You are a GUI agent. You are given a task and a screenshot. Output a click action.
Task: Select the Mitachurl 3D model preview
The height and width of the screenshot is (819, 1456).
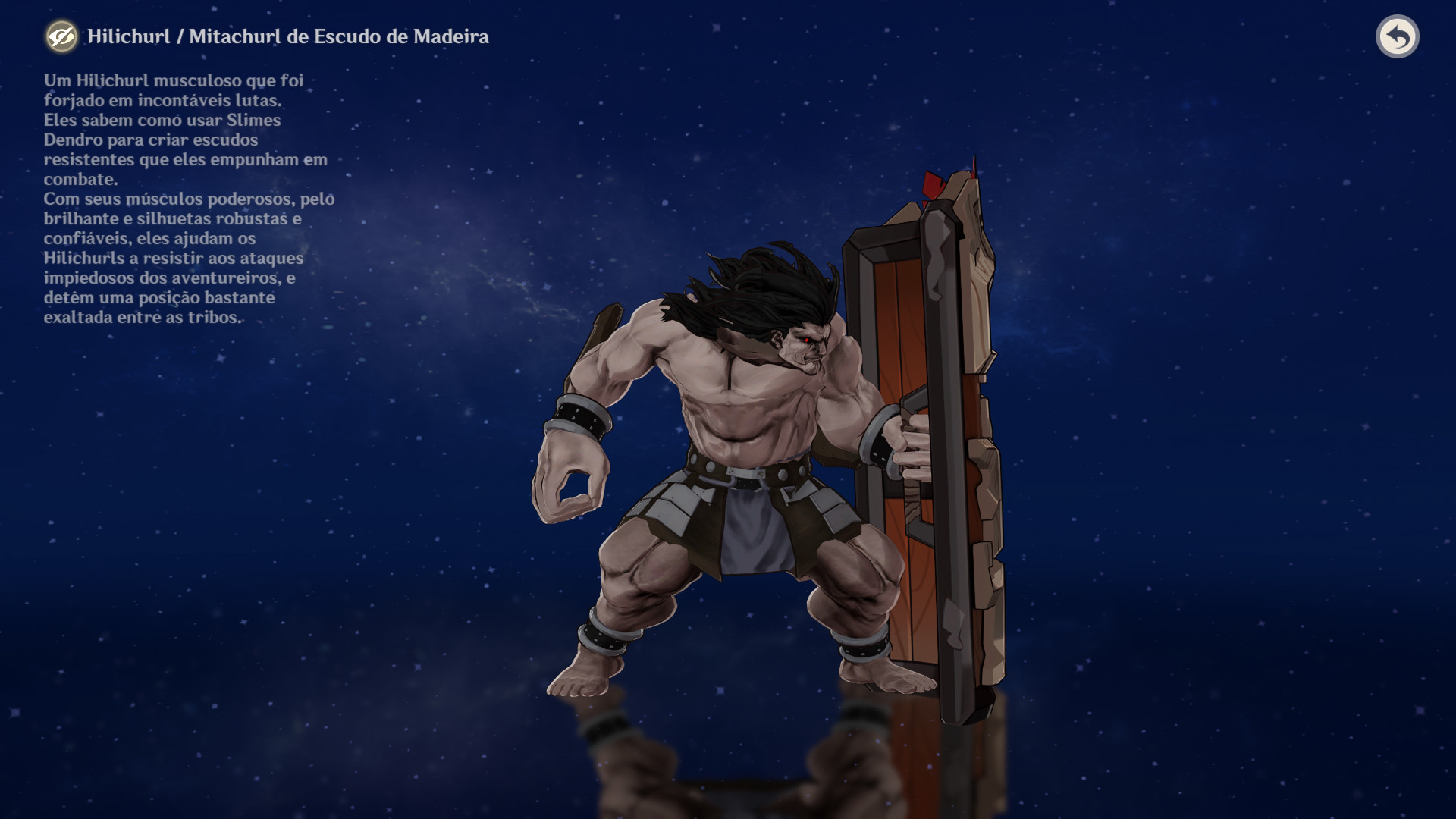click(x=758, y=455)
